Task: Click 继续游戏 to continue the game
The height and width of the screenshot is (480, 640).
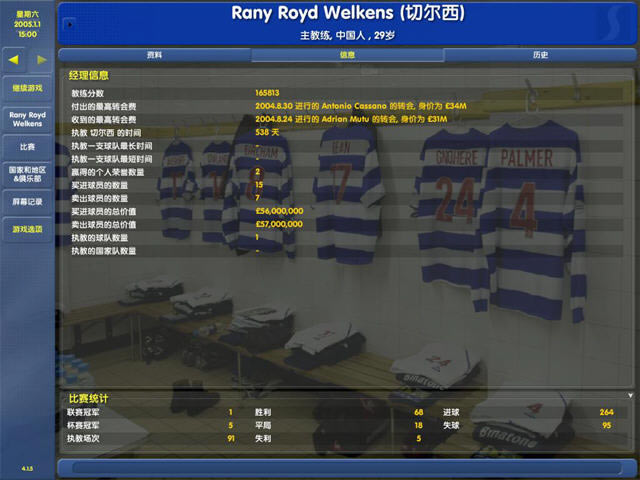Action: click(27, 88)
